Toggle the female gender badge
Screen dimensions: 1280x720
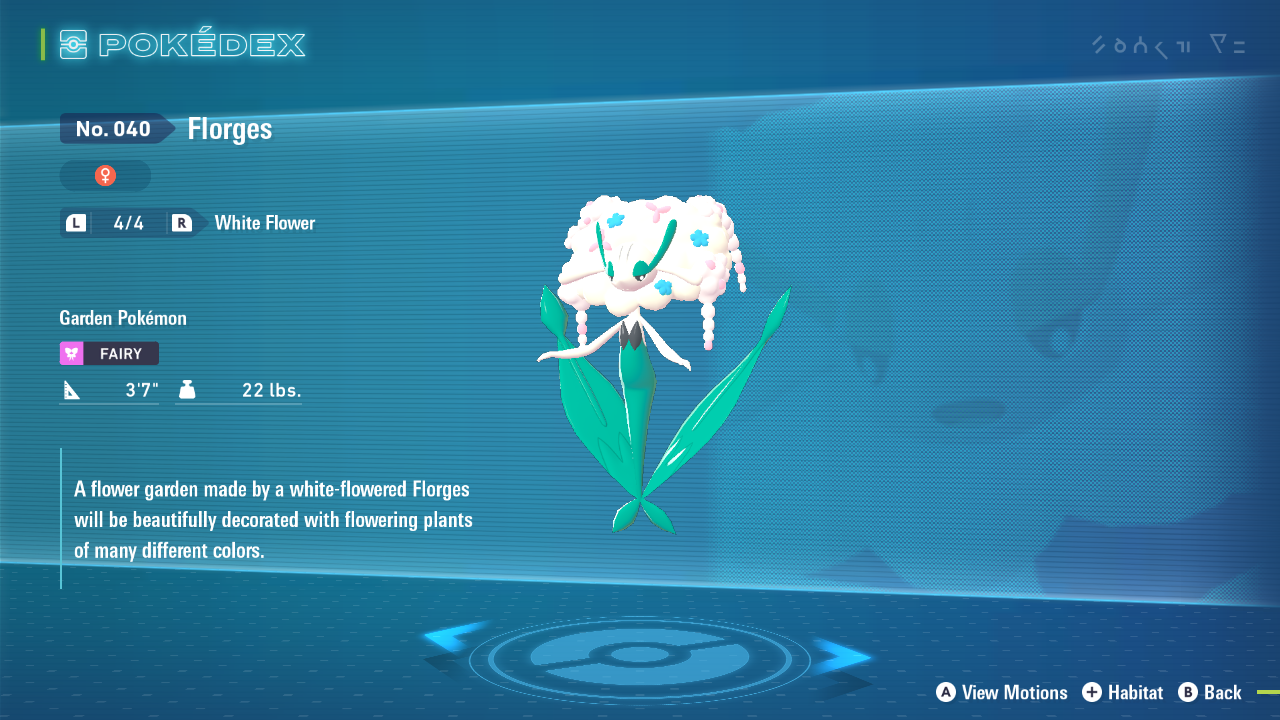[105, 175]
